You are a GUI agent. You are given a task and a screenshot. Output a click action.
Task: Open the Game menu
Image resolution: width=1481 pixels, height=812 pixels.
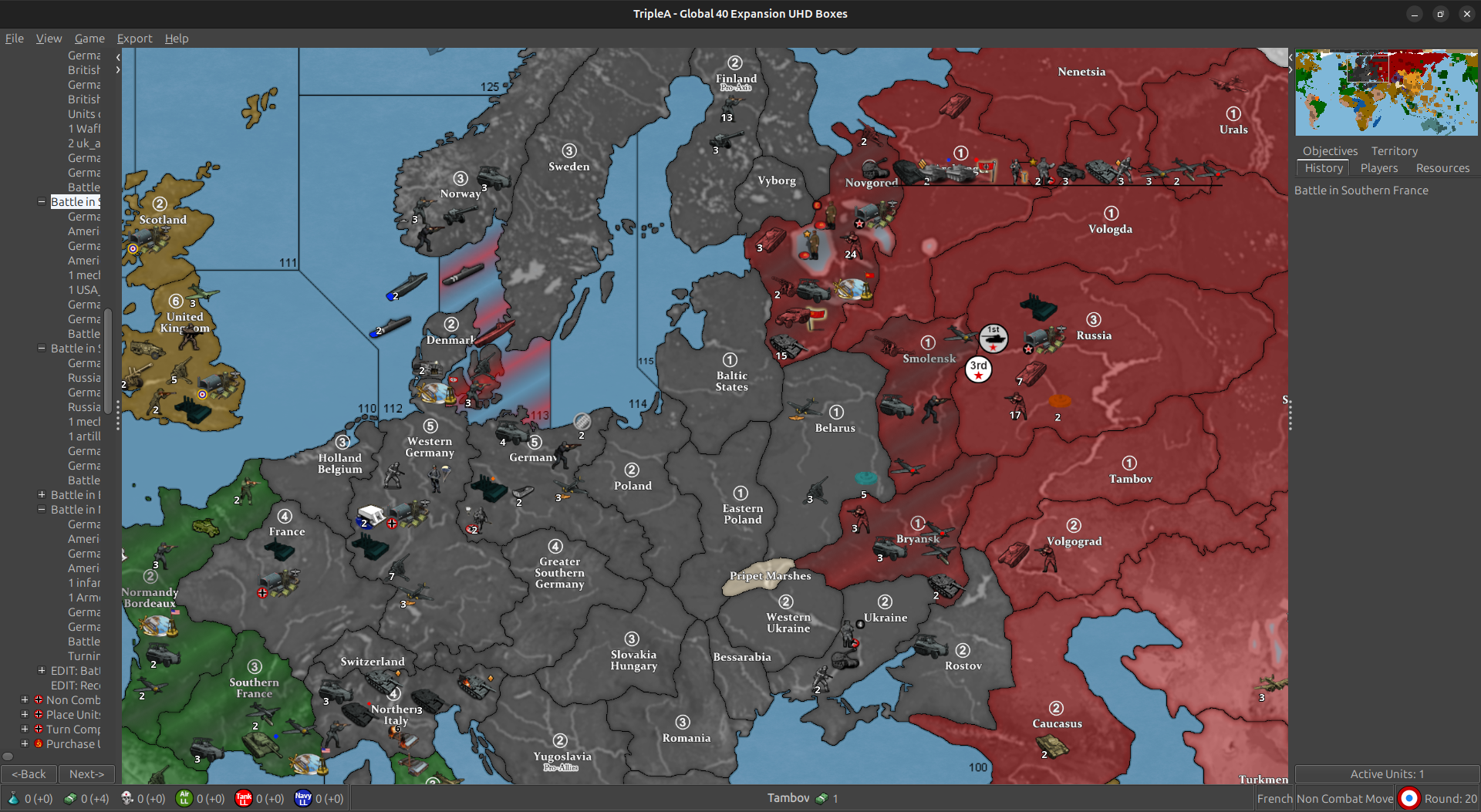pyautogui.click(x=89, y=39)
